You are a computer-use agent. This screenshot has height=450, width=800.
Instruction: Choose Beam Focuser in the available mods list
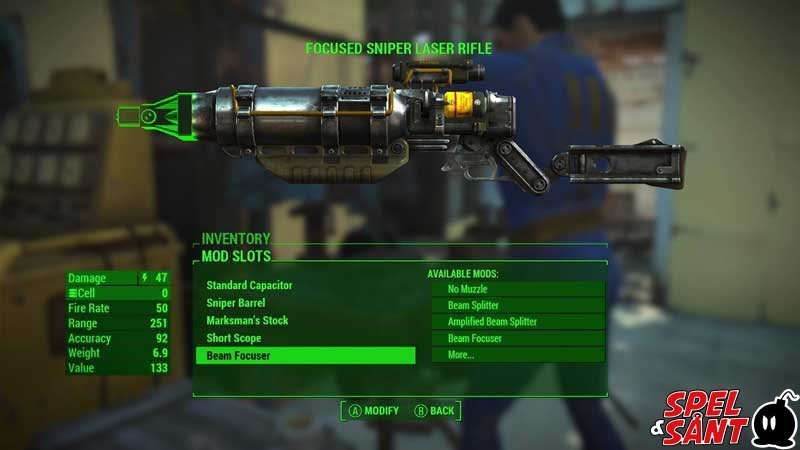click(518, 338)
